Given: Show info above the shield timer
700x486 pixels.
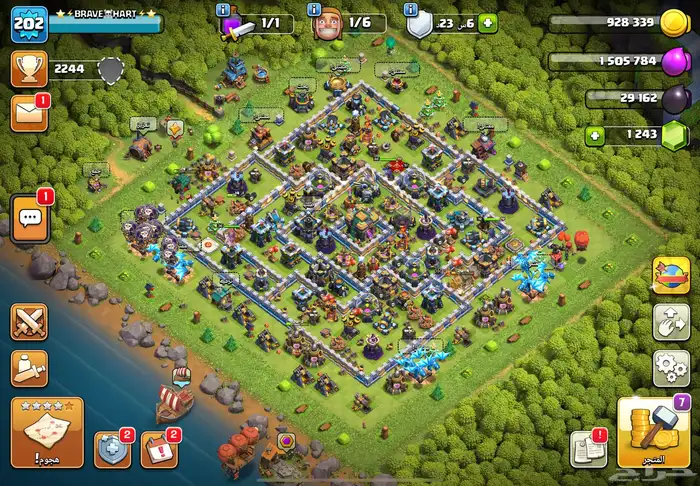Looking at the screenshot, I should 410,8.
